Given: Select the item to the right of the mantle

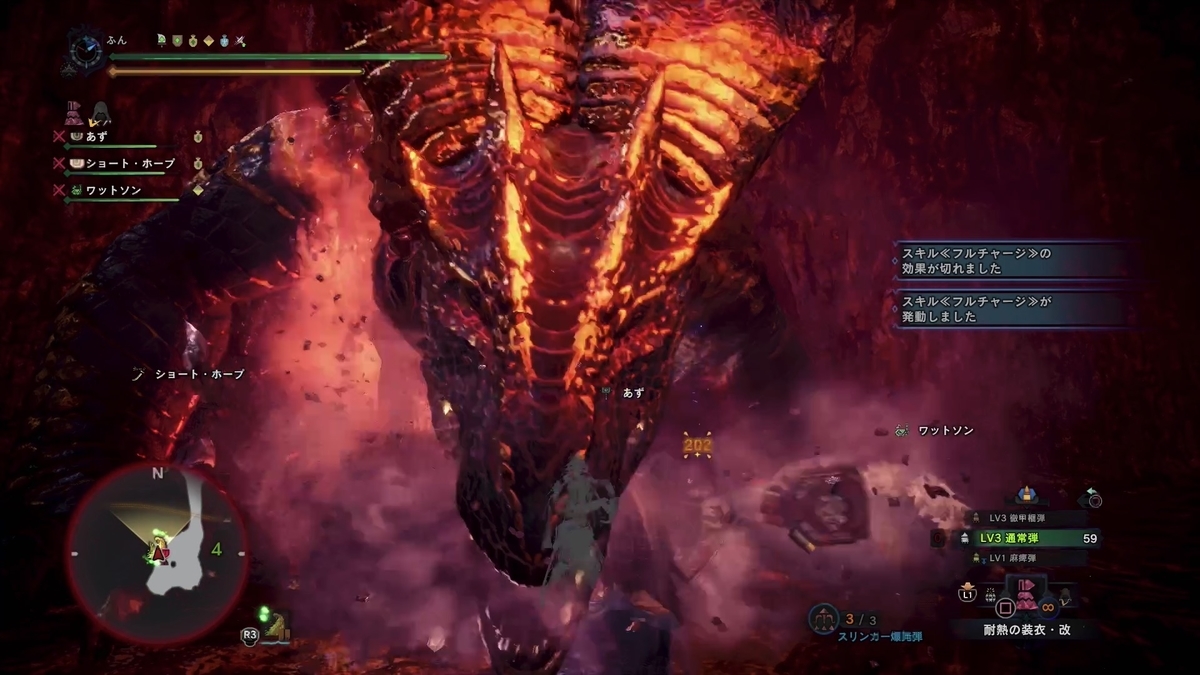Looking at the screenshot, I should [1066, 596].
